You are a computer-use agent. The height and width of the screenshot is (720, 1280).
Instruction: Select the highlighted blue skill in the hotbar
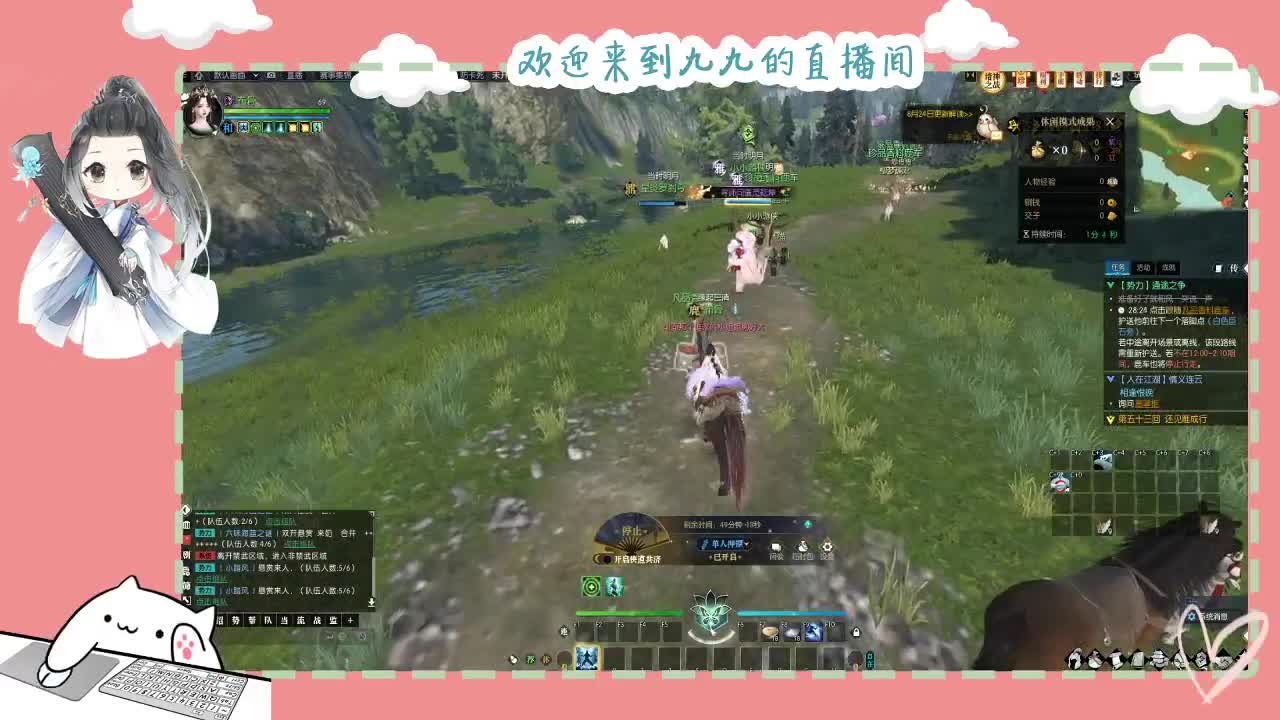tap(586, 659)
